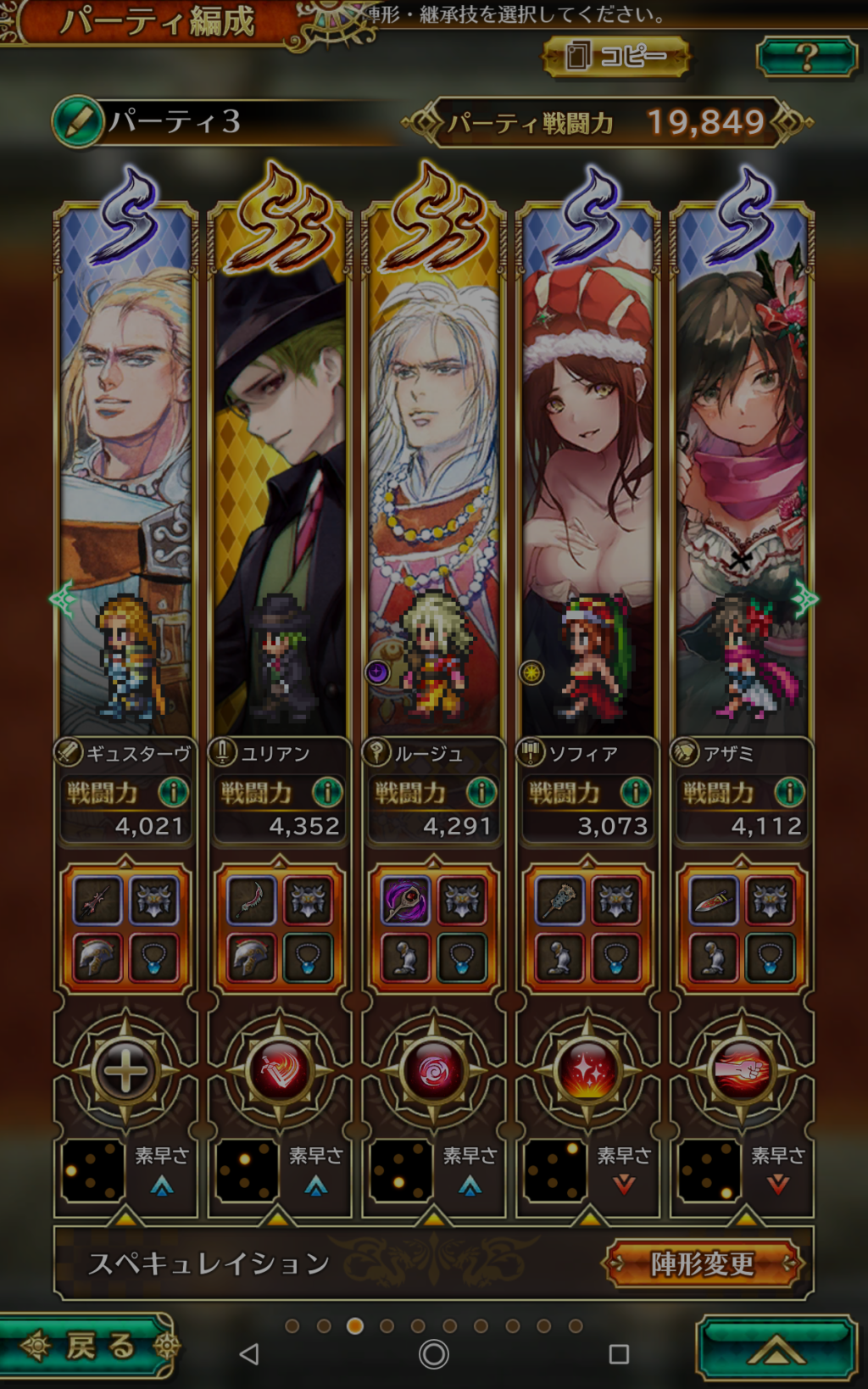Show ギュスターヴ's combat power info
This screenshot has height=1389, width=868.
point(173,793)
